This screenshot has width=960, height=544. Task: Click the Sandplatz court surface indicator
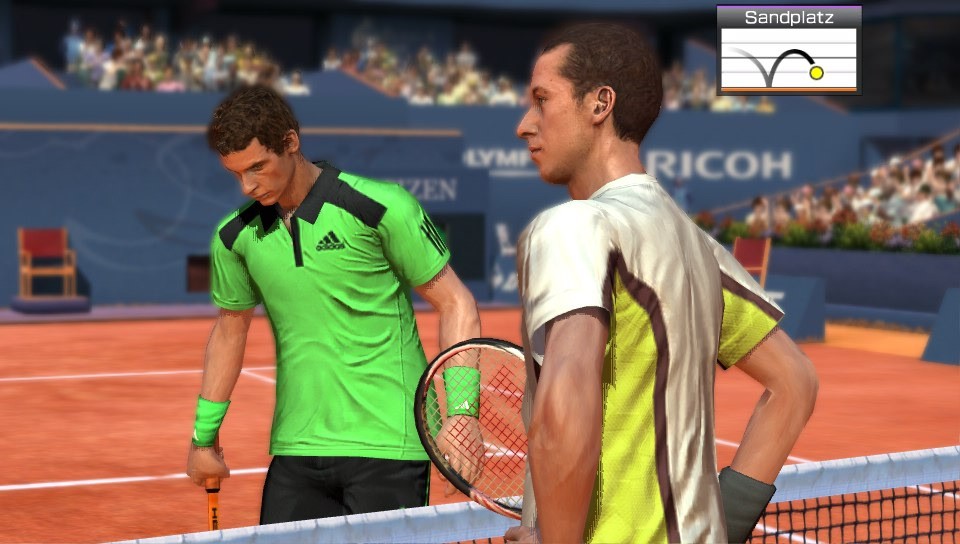788,50
